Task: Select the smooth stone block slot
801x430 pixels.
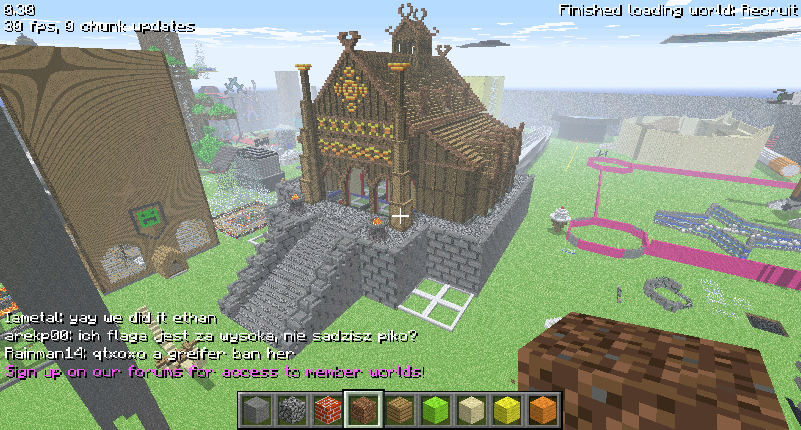Action: 257,410
